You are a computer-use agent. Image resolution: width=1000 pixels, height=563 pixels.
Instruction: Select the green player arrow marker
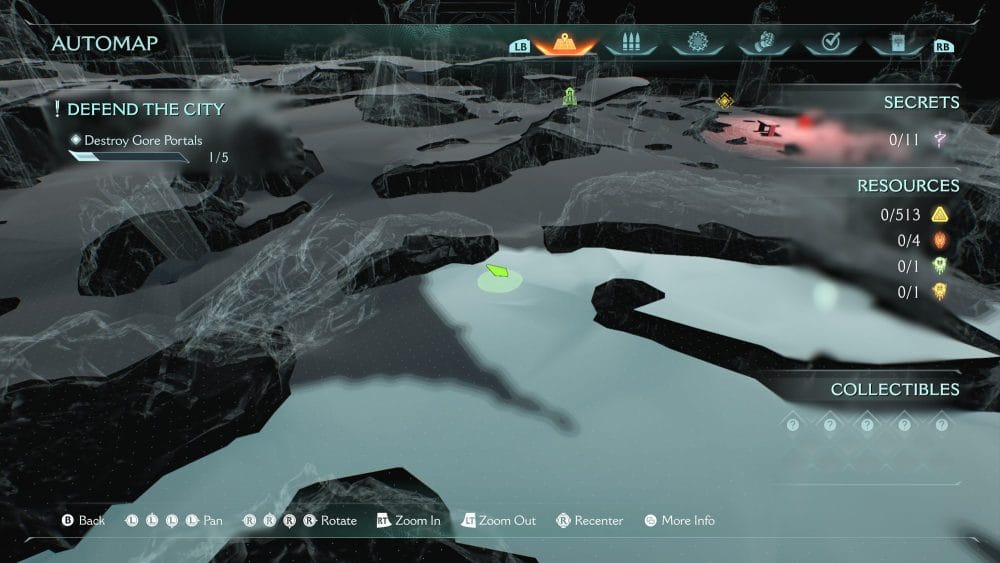[498, 271]
